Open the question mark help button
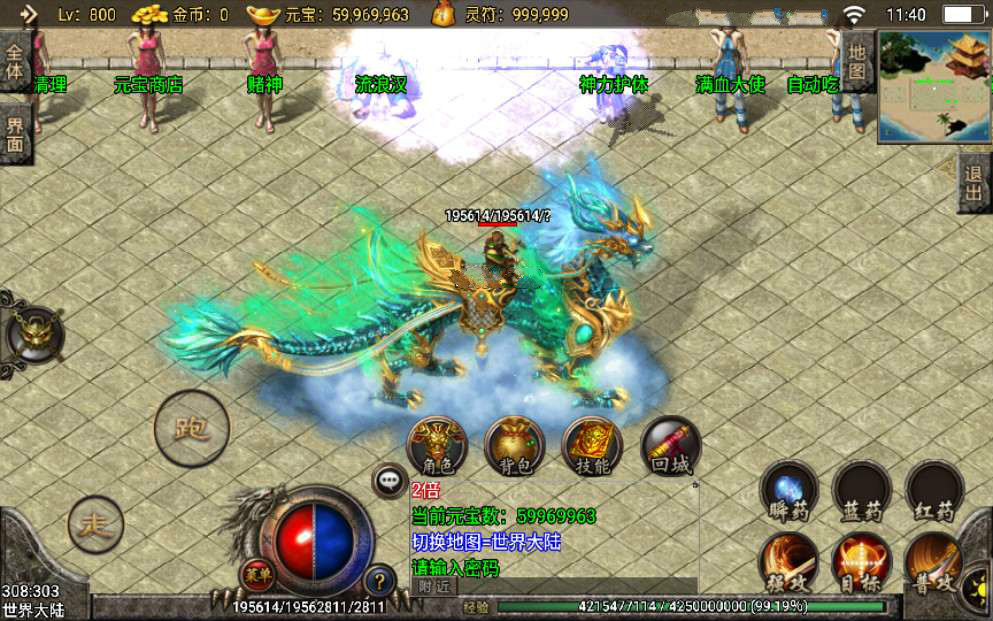Image resolution: width=993 pixels, height=621 pixels. tap(379, 580)
